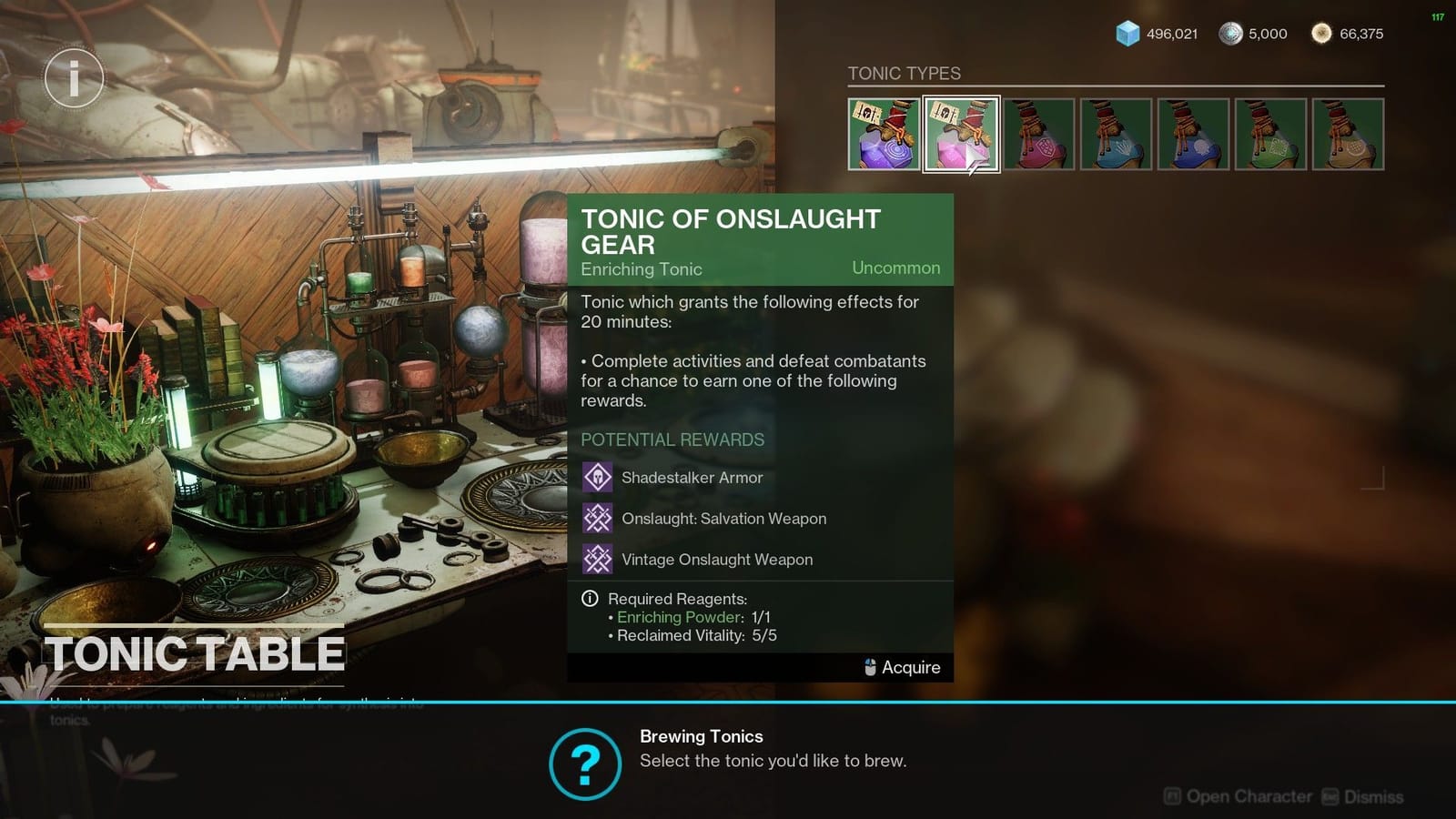The width and height of the screenshot is (1456, 819).
Task: Click the Vintage Onslaught Weapon icon
Action: coord(597,559)
